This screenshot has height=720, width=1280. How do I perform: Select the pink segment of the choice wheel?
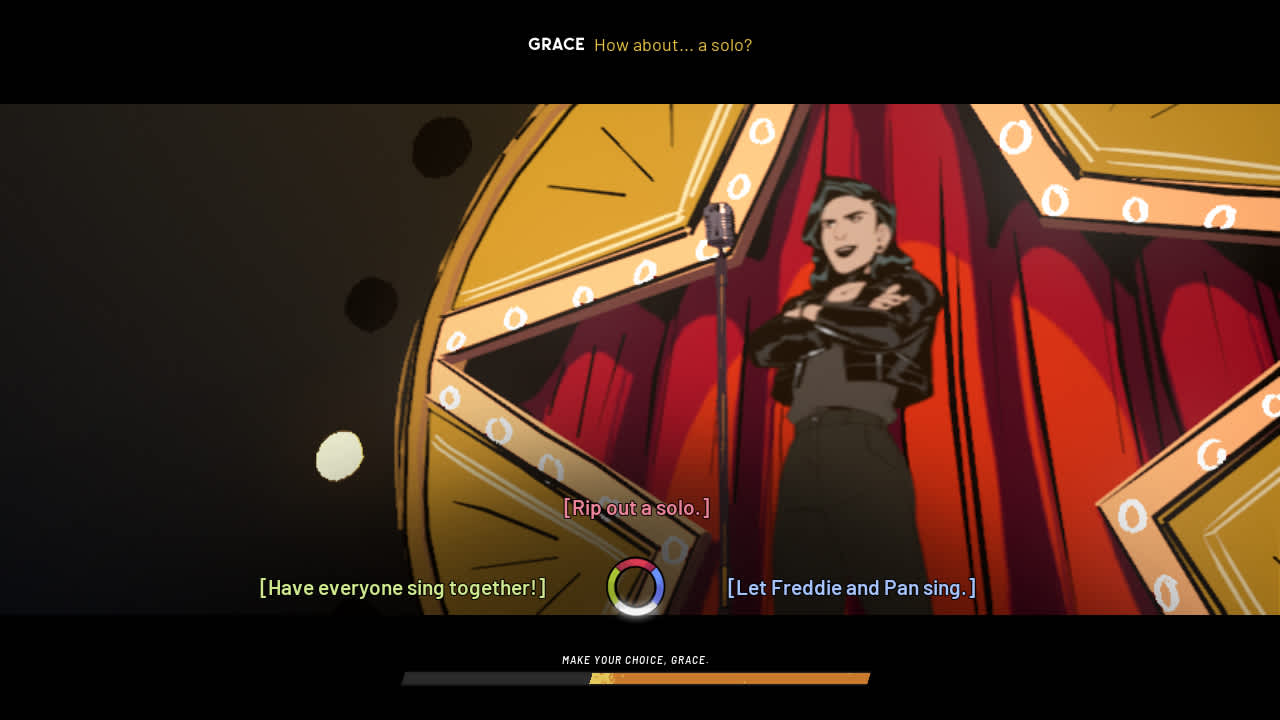point(636,563)
